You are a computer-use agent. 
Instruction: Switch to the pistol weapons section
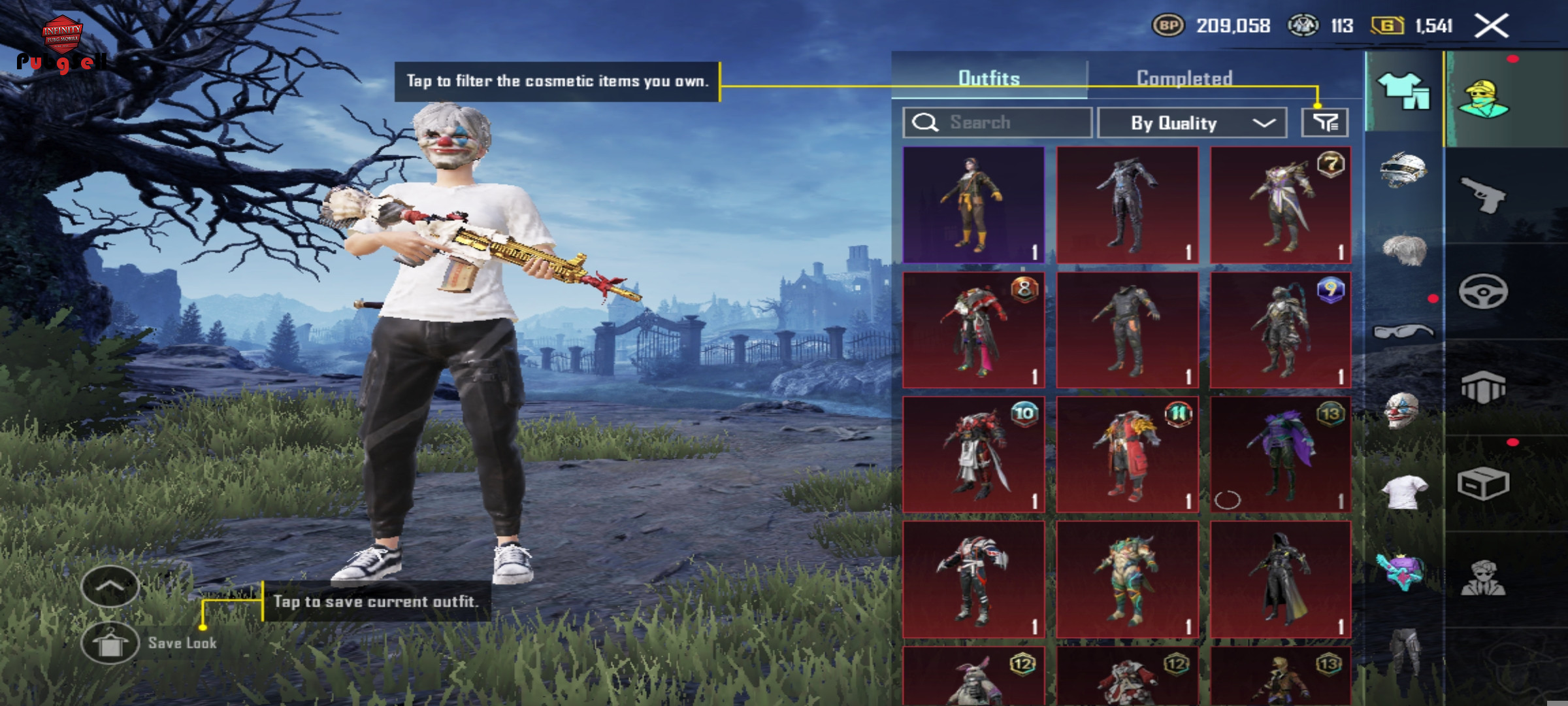[1483, 195]
